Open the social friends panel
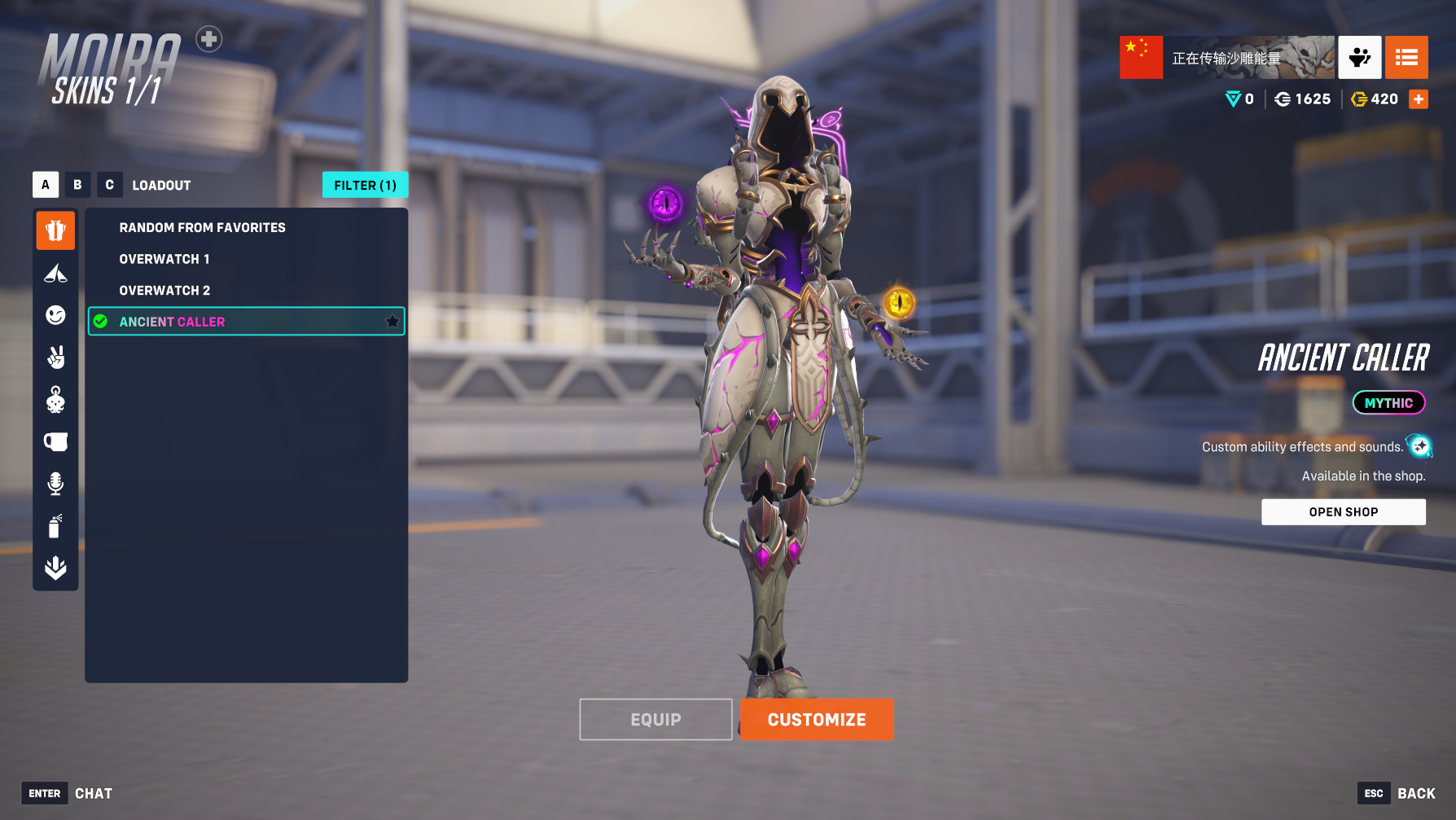 coord(1359,57)
